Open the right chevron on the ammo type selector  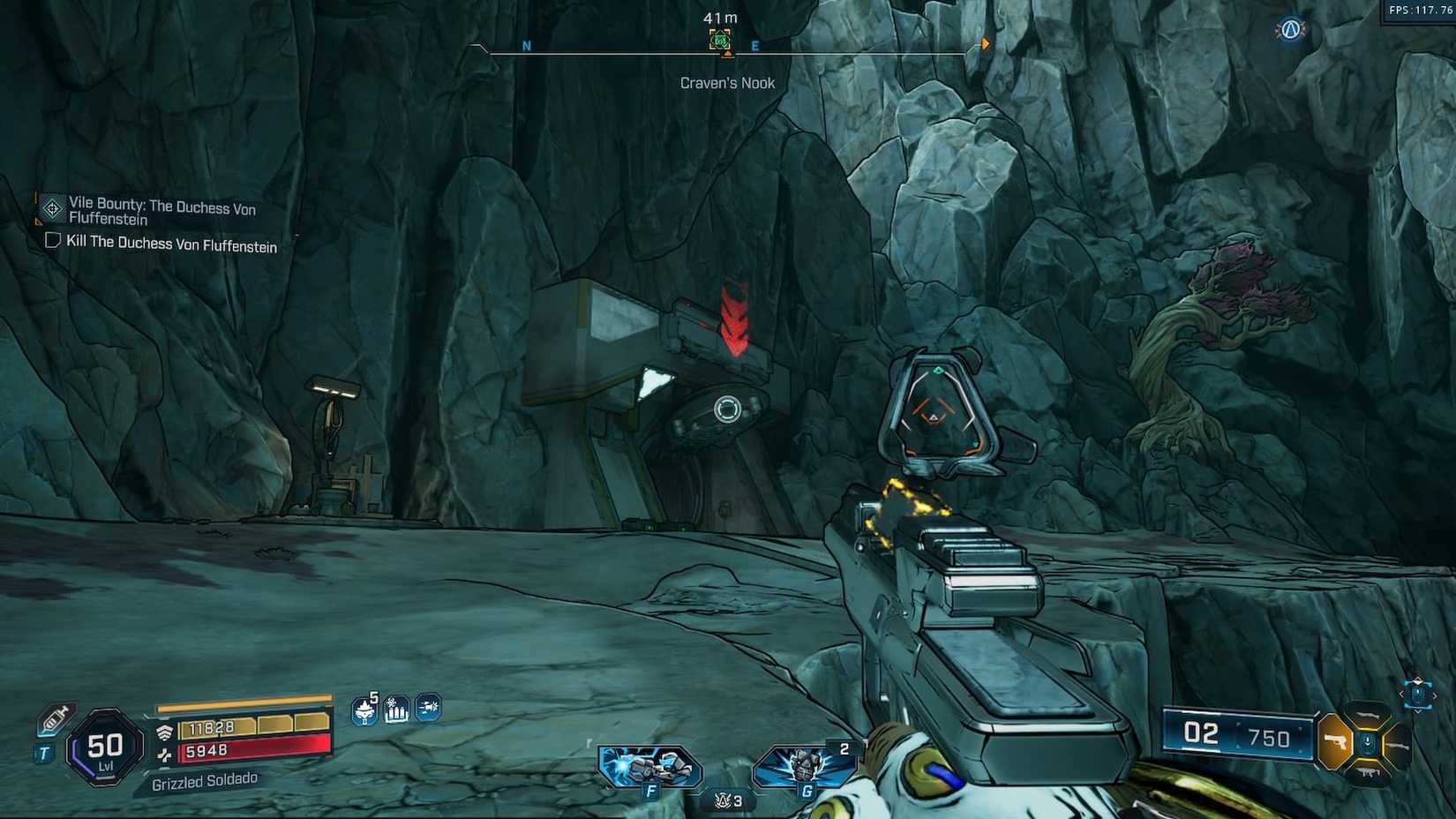click(x=1435, y=695)
